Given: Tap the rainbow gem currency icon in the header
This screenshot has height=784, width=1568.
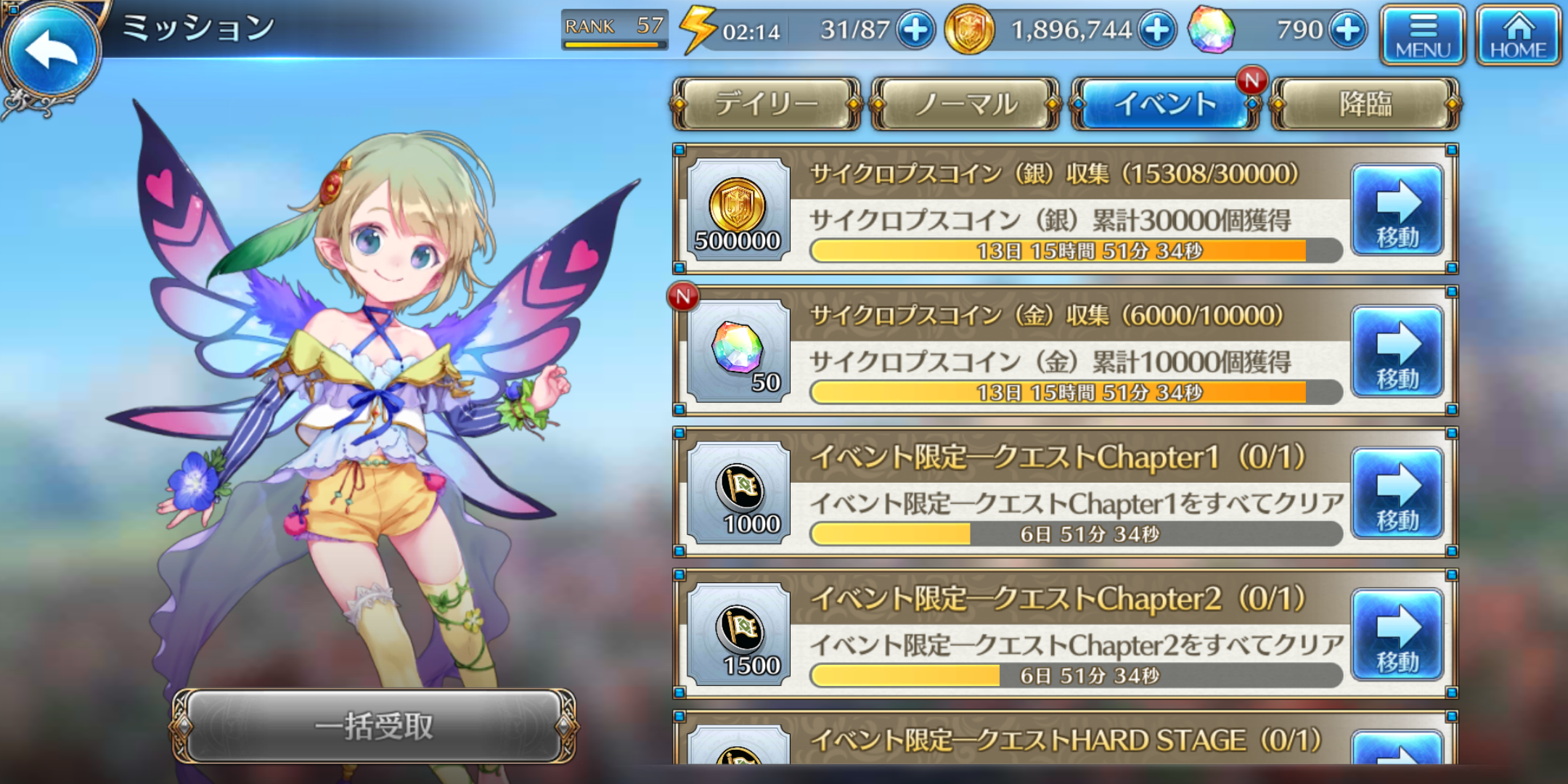Looking at the screenshot, I should [x=1213, y=30].
